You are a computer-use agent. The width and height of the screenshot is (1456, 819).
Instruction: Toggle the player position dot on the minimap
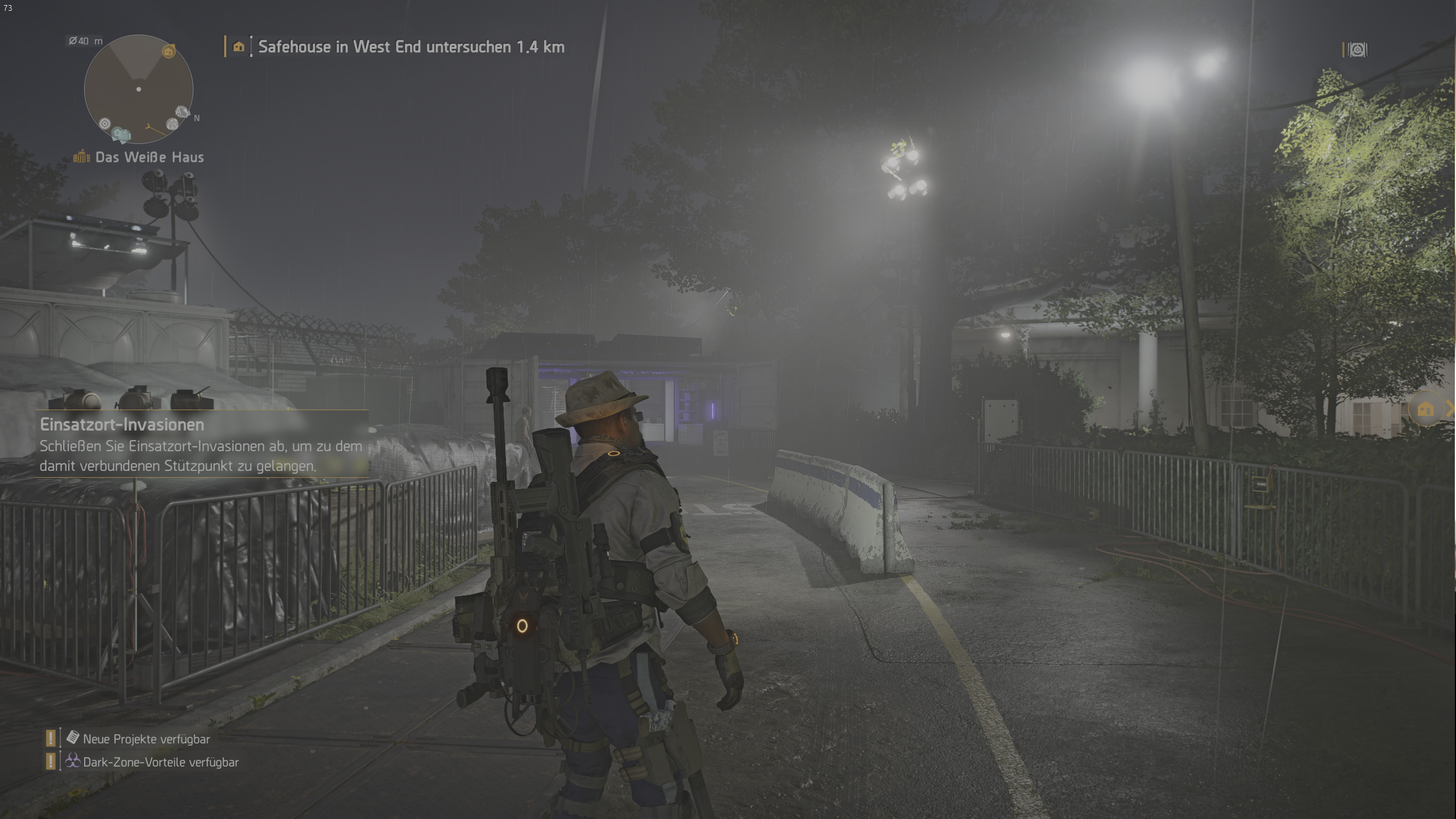(139, 90)
